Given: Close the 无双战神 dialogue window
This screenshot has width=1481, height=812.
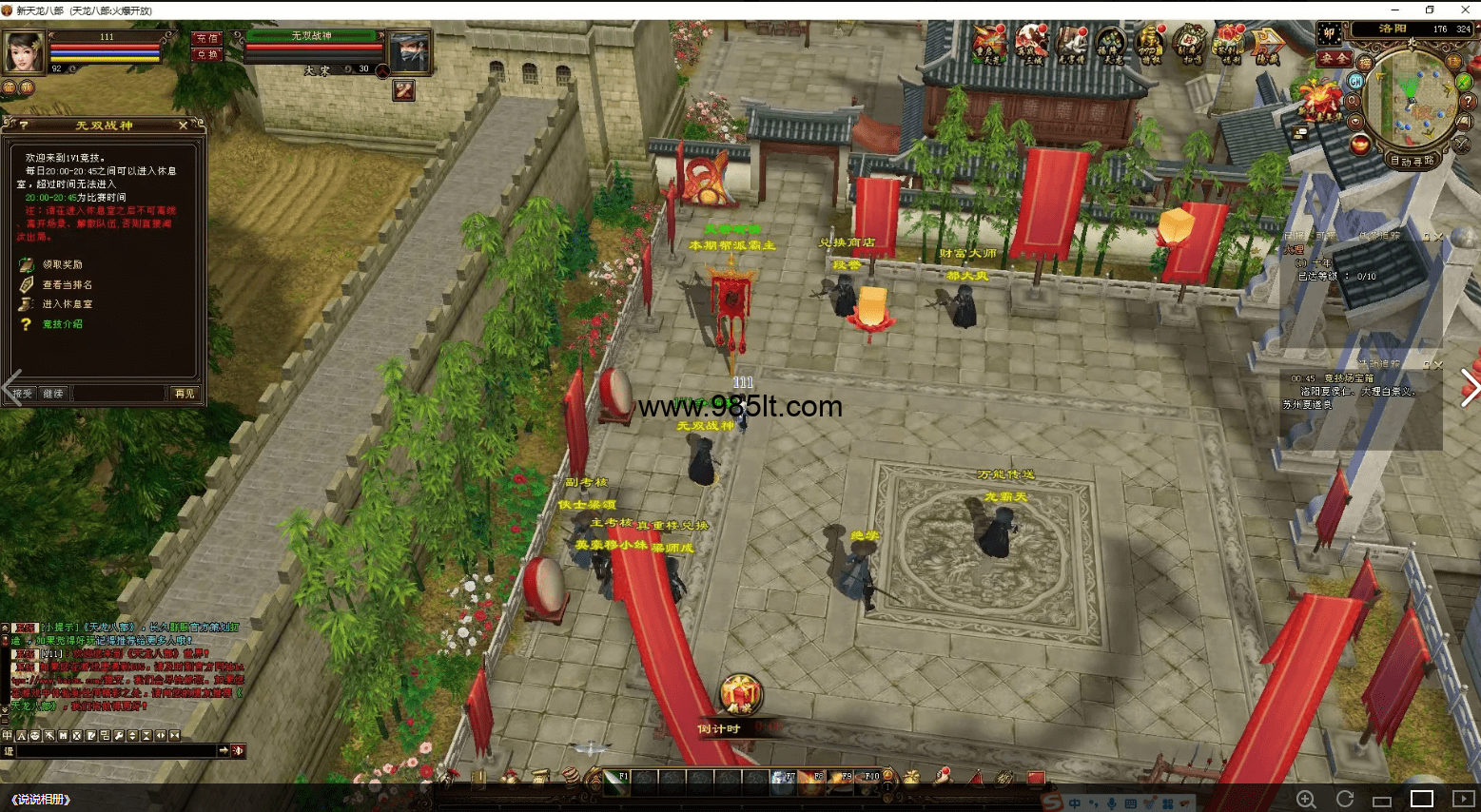Looking at the screenshot, I should (184, 126).
